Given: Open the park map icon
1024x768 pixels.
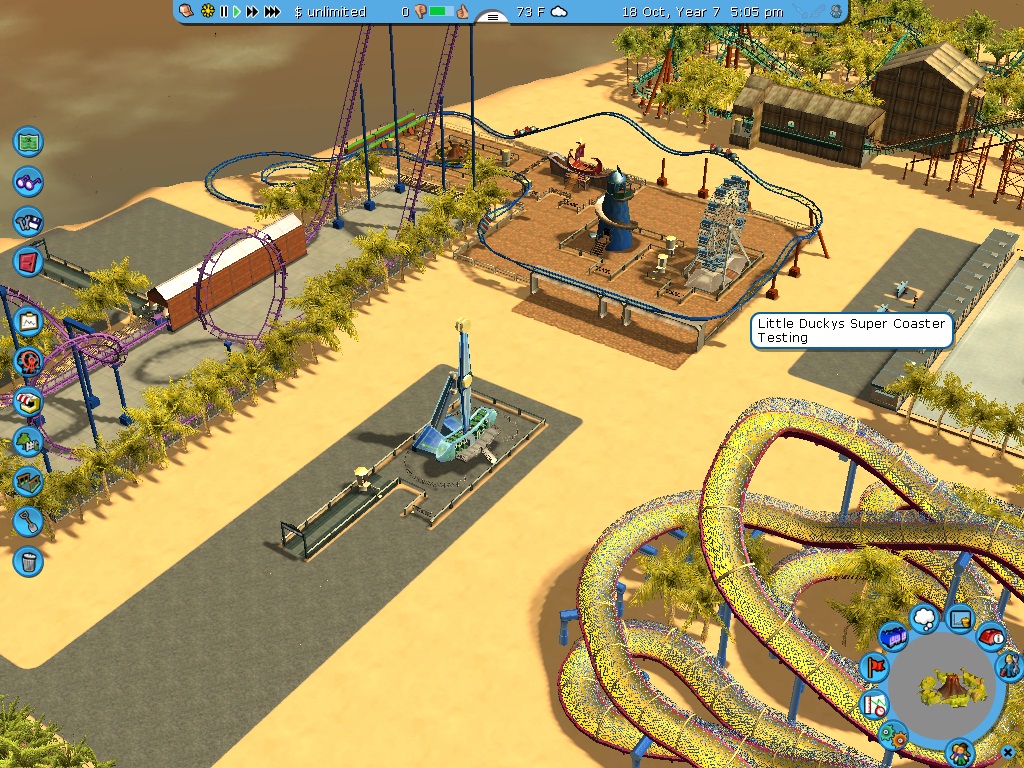Looking at the screenshot, I should tap(28, 141).
